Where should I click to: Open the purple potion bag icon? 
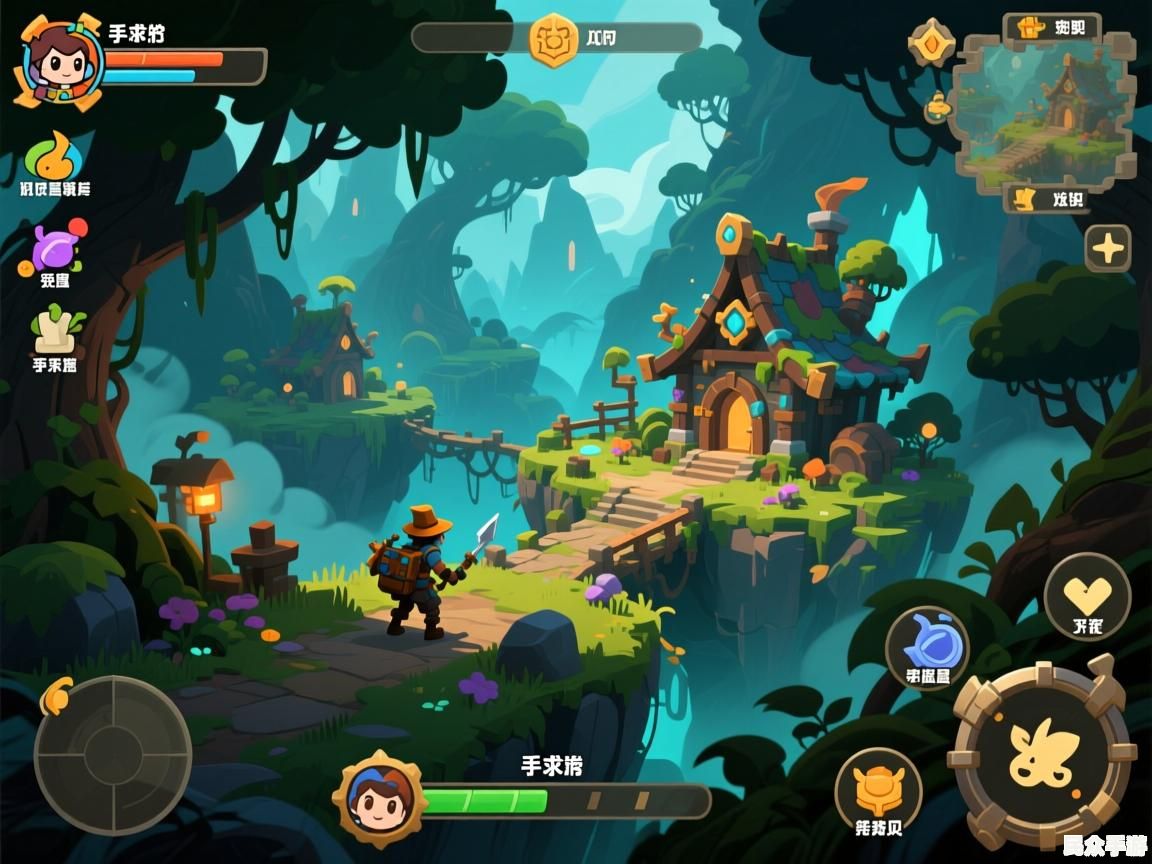52,247
